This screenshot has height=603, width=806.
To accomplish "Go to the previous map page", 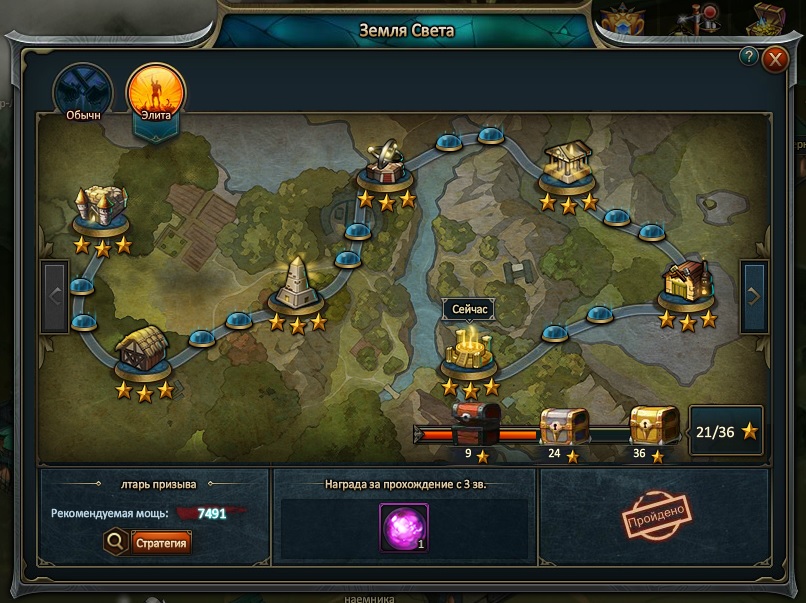I will pyautogui.click(x=55, y=295).
